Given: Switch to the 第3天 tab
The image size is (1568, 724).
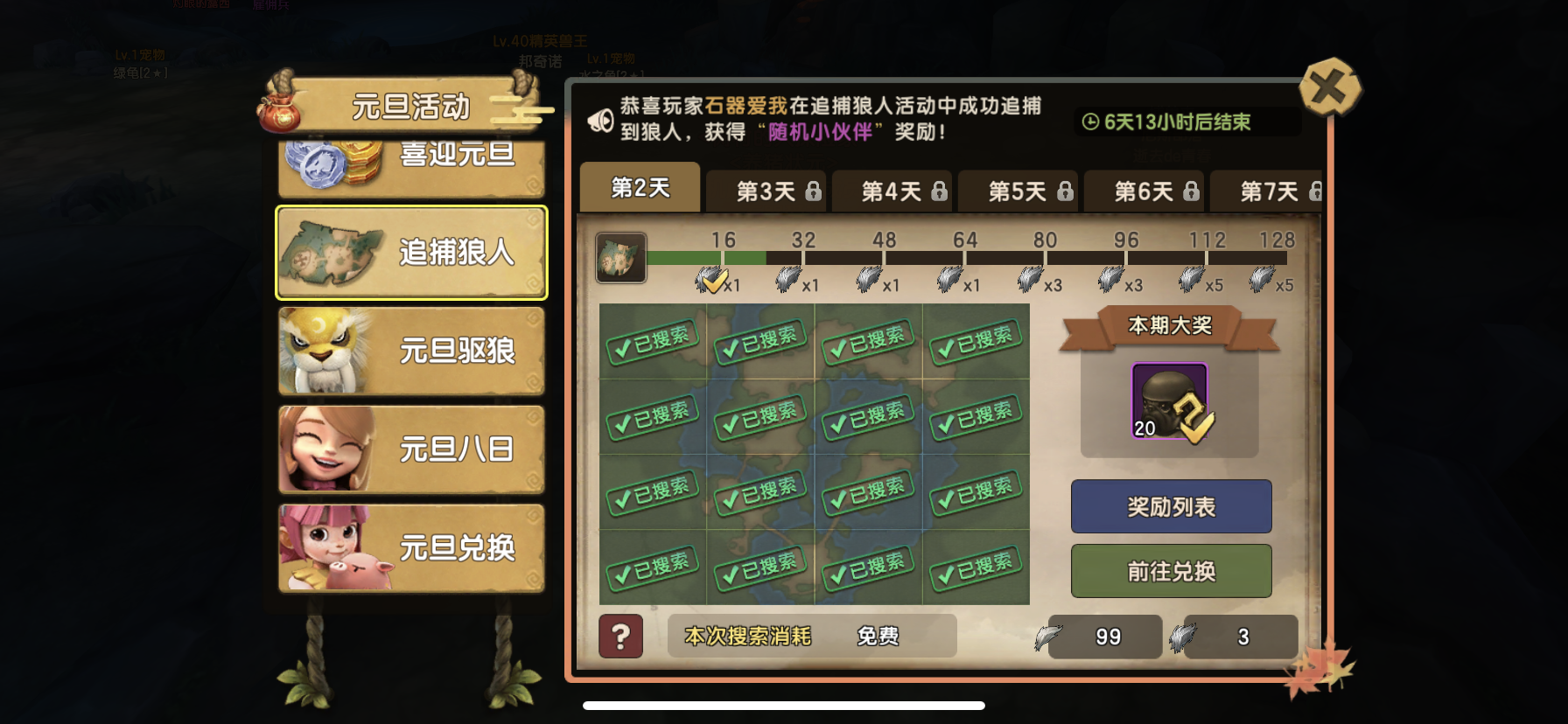Looking at the screenshot, I should tap(766, 191).
